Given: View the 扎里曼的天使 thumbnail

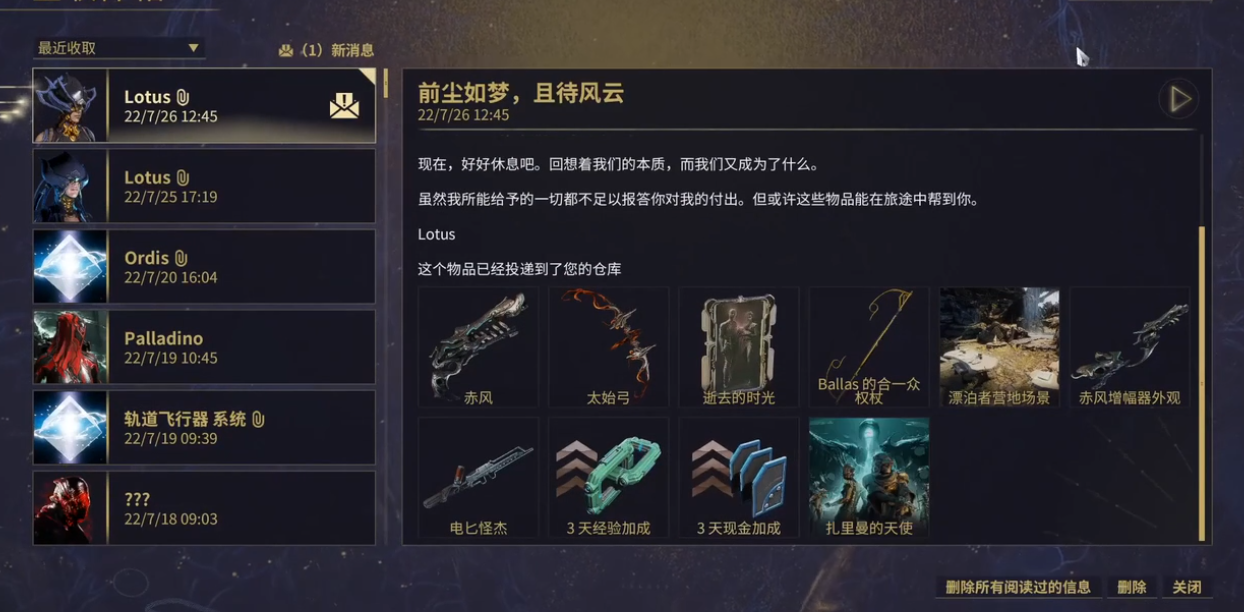Looking at the screenshot, I should coord(869,477).
